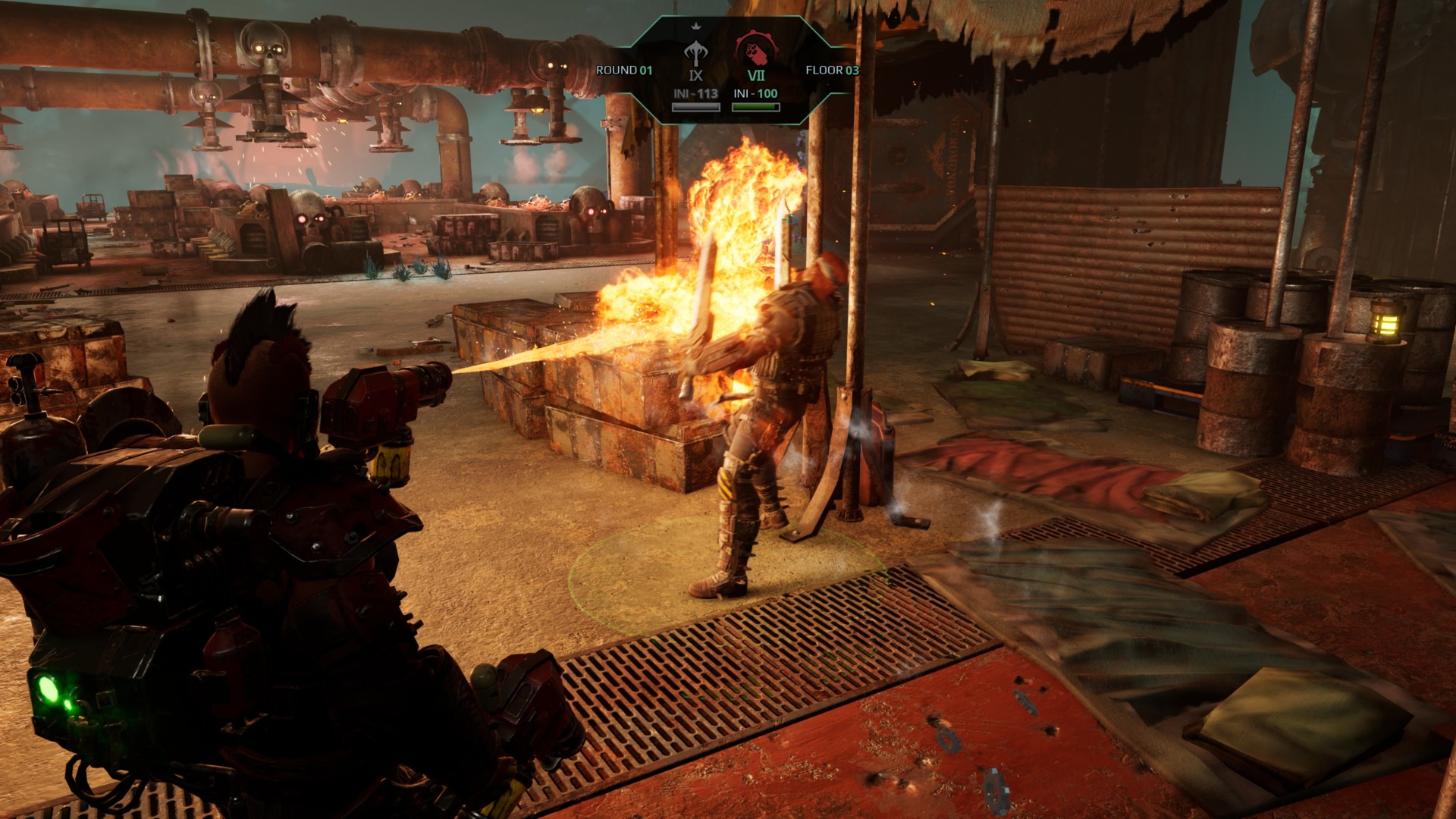Select the red gear-fist emblem marked VII
The height and width of the screenshot is (819, 1456).
[x=756, y=50]
